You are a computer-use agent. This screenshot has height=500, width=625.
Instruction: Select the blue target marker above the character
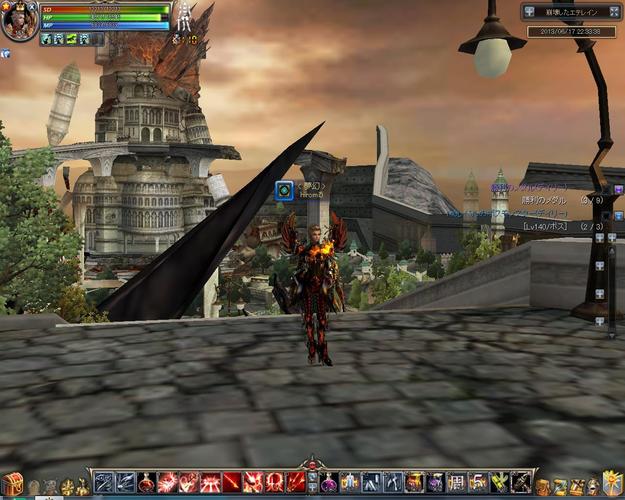click(x=284, y=189)
